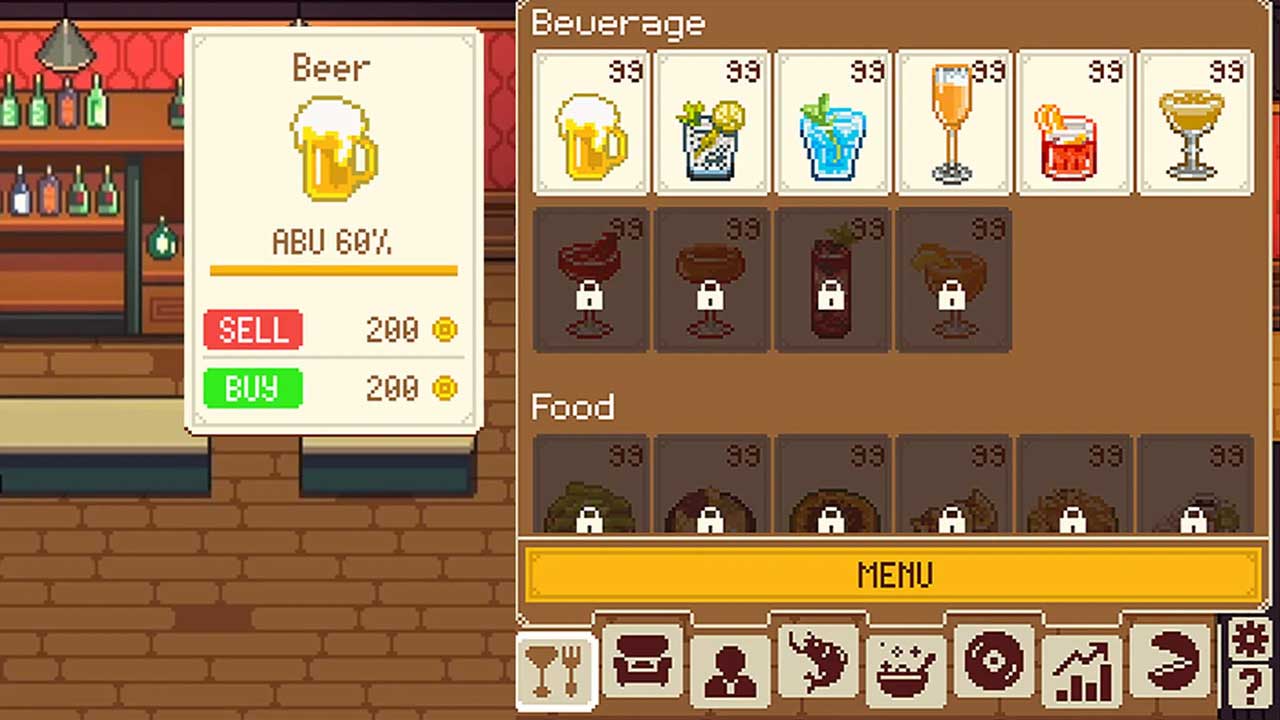Click the green BUY button

coord(253,388)
